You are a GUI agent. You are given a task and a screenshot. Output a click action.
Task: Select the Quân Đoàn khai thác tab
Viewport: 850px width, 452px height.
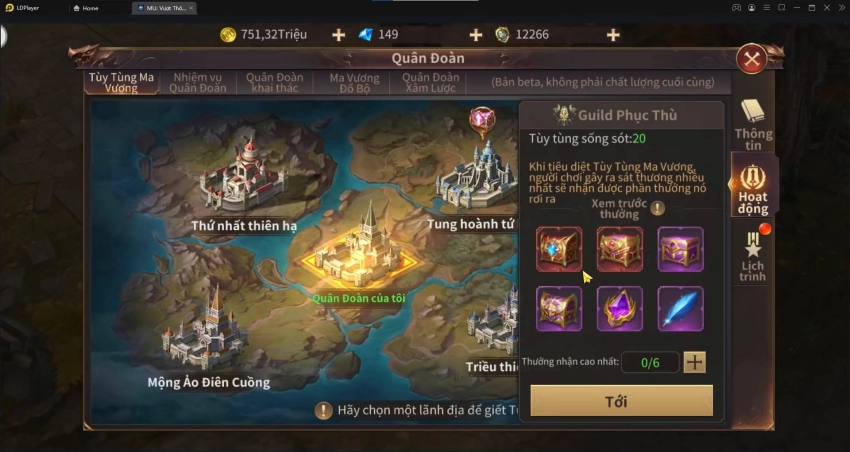(x=276, y=82)
